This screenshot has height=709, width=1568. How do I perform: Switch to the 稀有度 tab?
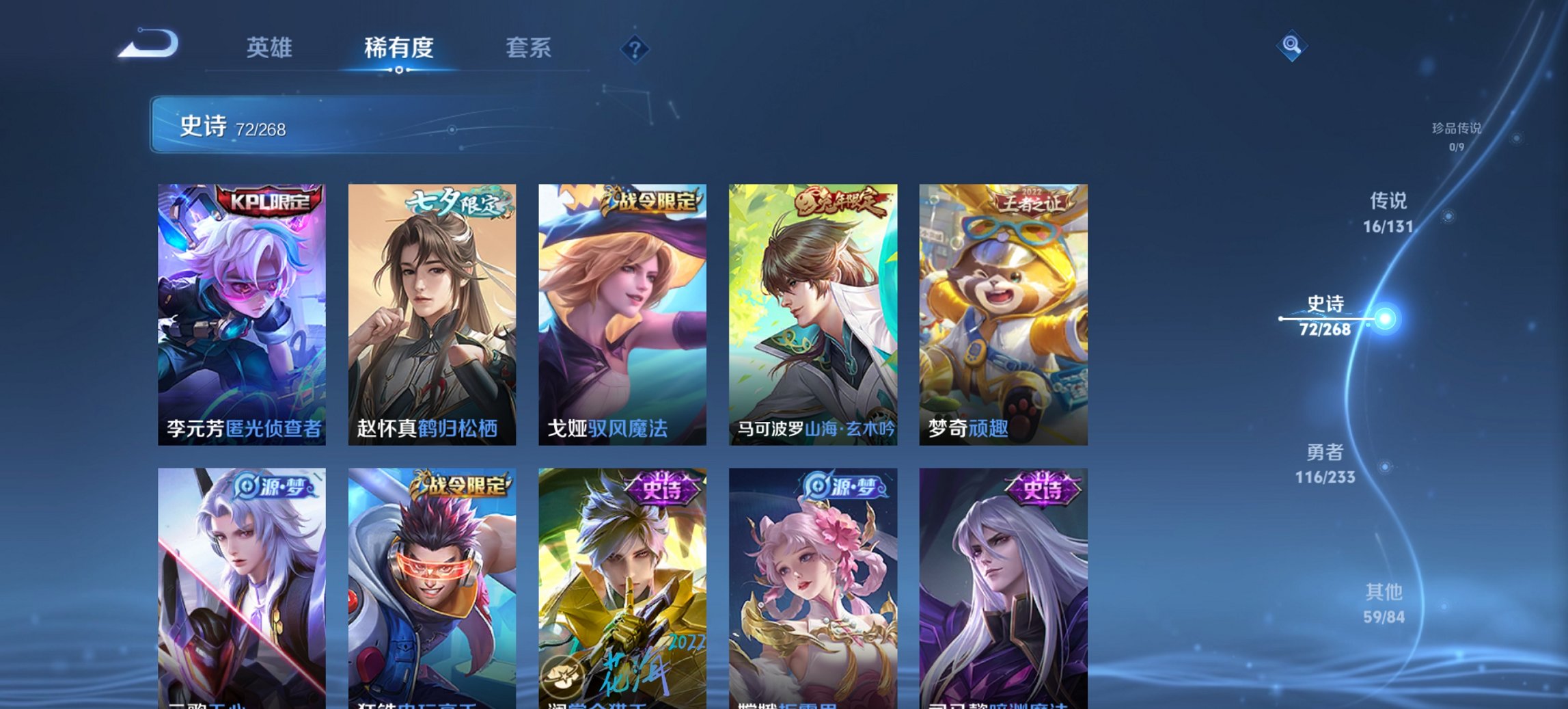(399, 48)
